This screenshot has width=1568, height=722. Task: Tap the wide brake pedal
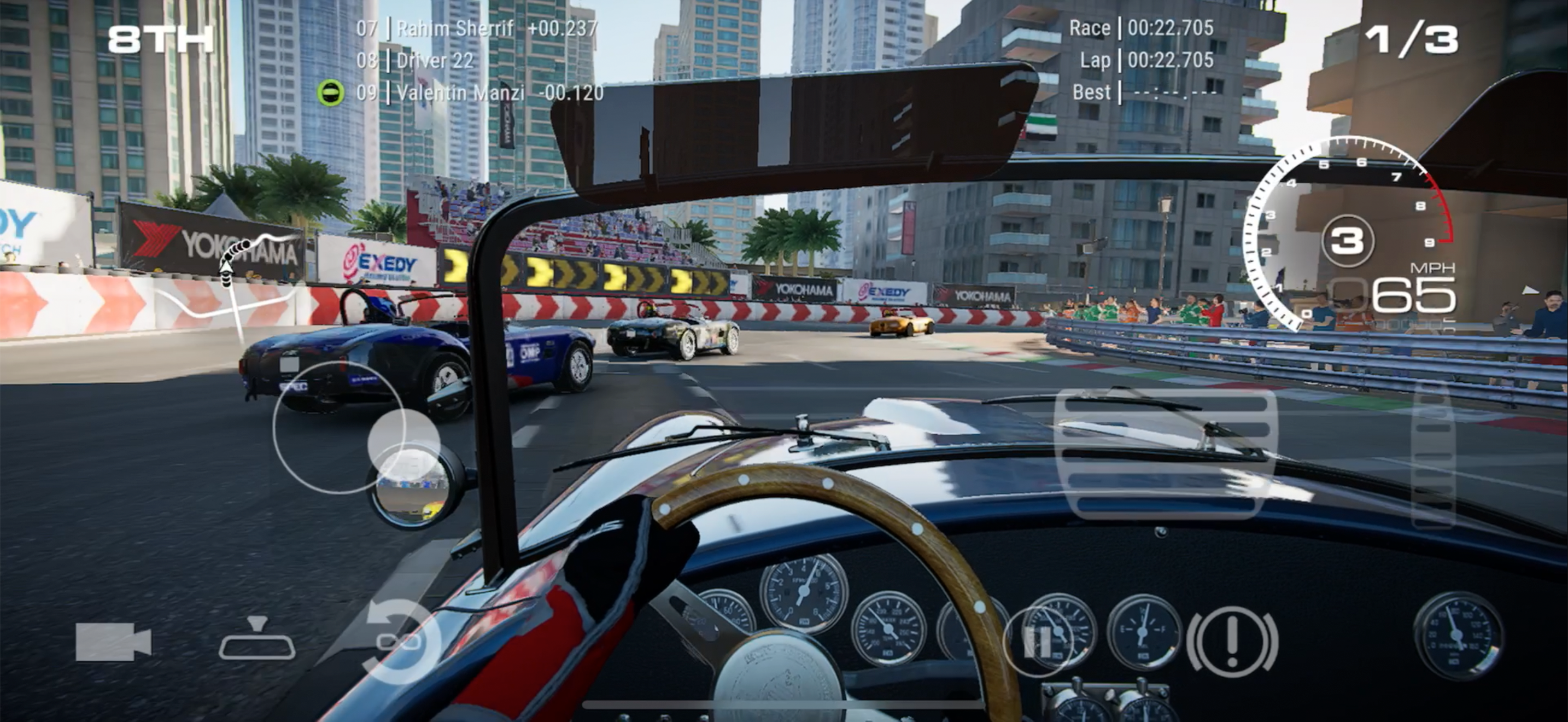pos(1165,453)
